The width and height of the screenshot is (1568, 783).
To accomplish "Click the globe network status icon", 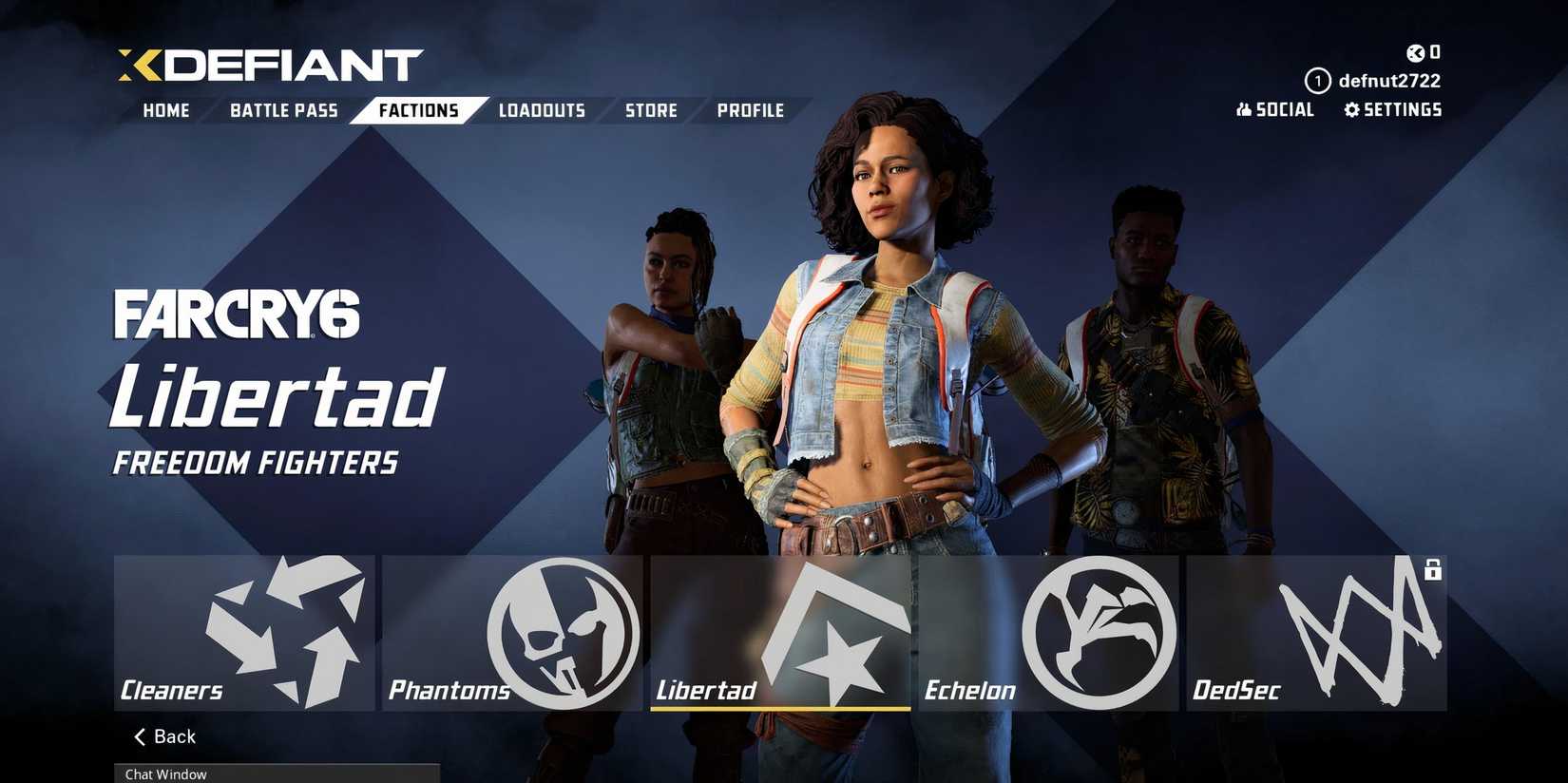I will (1417, 52).
